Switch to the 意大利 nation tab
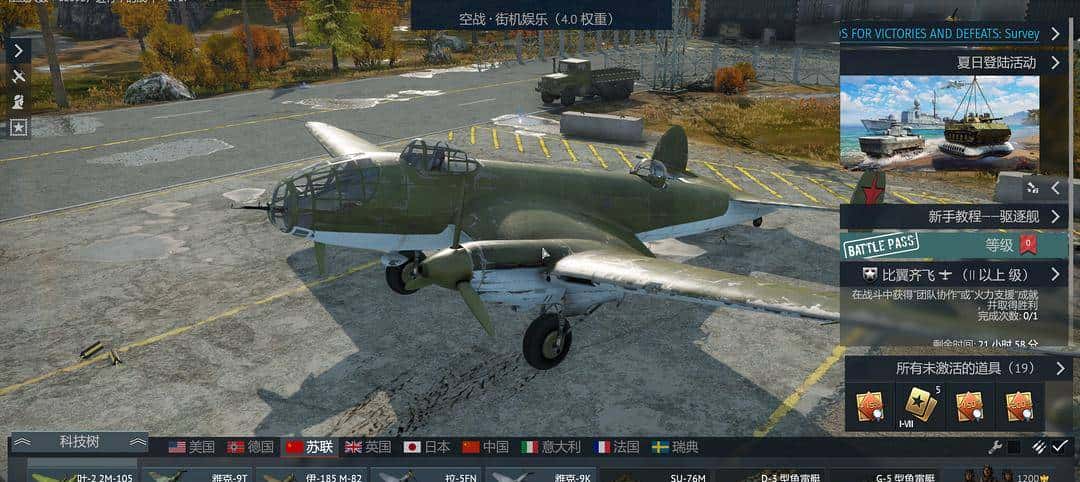 pos(545,447)
